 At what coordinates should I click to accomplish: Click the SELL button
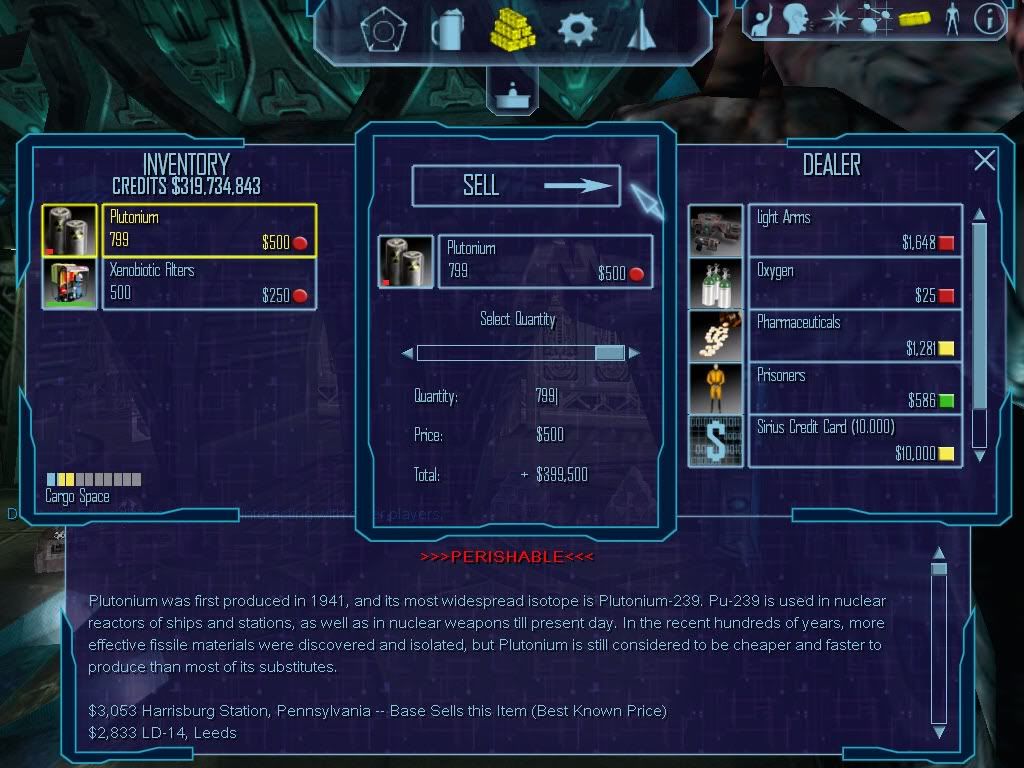coord(516,186)
